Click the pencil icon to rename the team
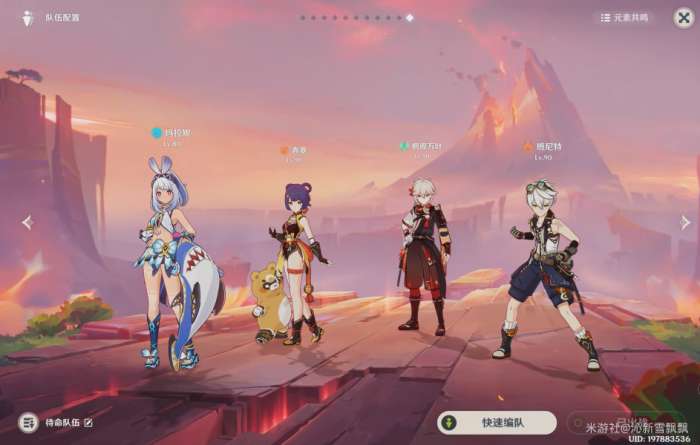Screen dimensions: 700x445 click(x=88, y=423)
